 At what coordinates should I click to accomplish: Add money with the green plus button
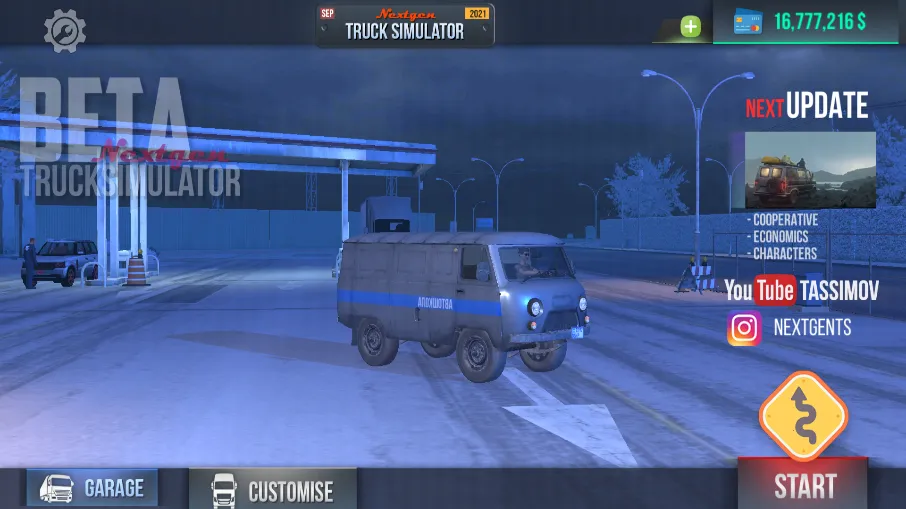[691, 27]
